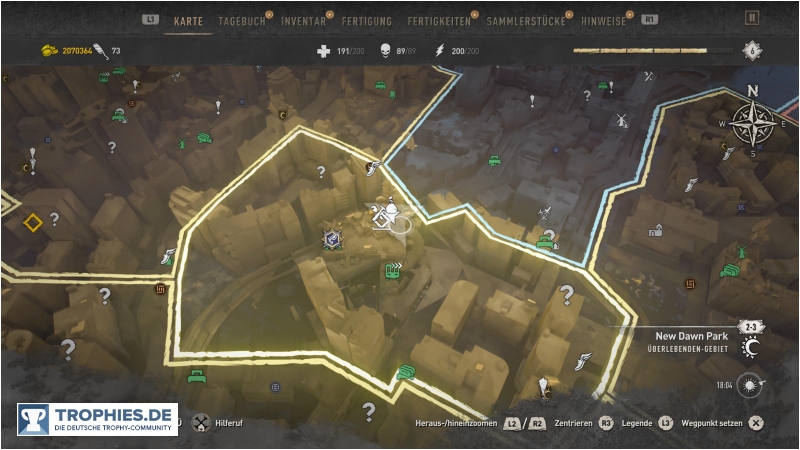Select the green windmill map marker
The width and height of the screenshot is (800, 450).
pos(741,251)
